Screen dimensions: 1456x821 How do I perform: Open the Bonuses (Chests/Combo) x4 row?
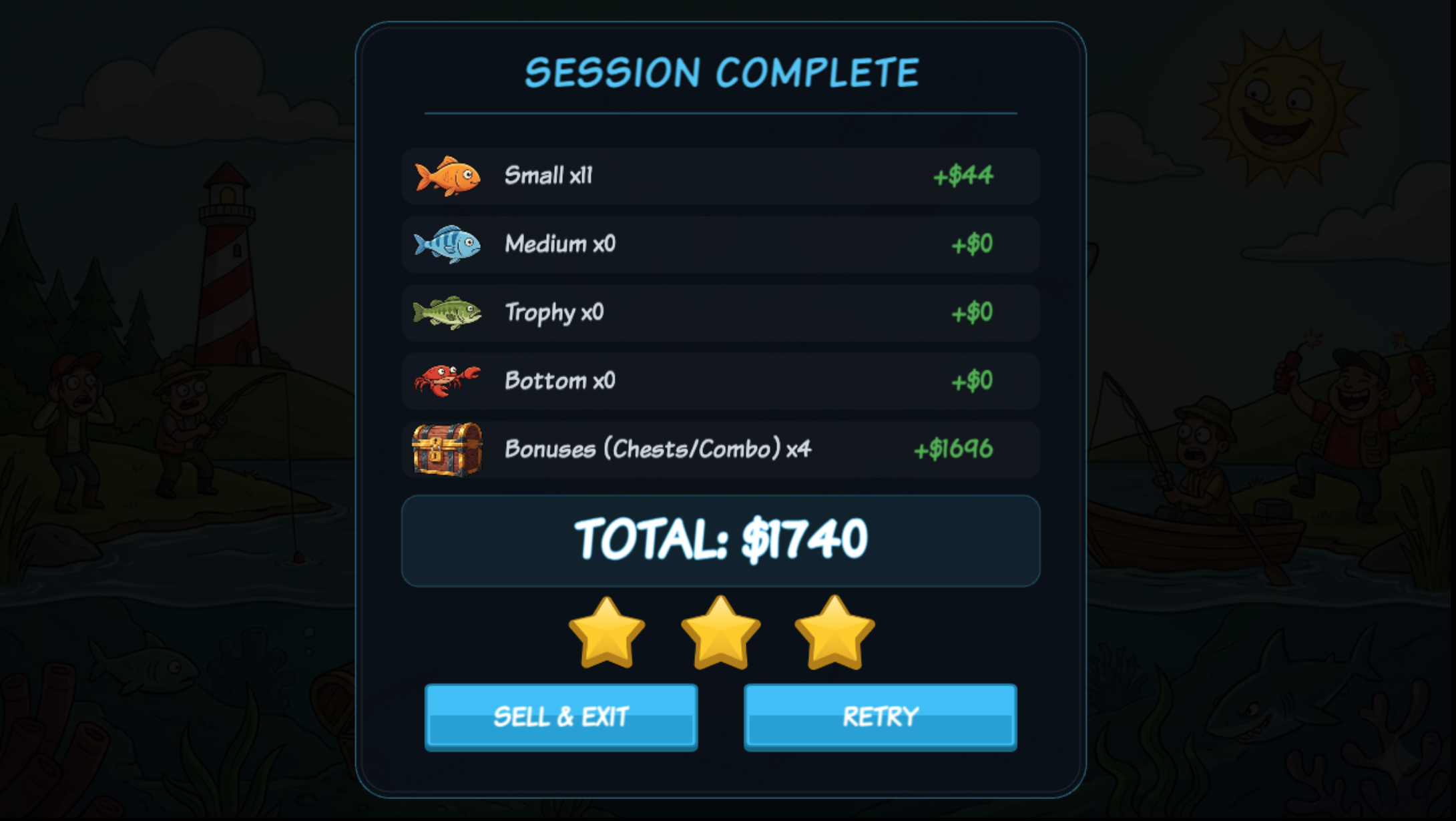click(720, 449)
